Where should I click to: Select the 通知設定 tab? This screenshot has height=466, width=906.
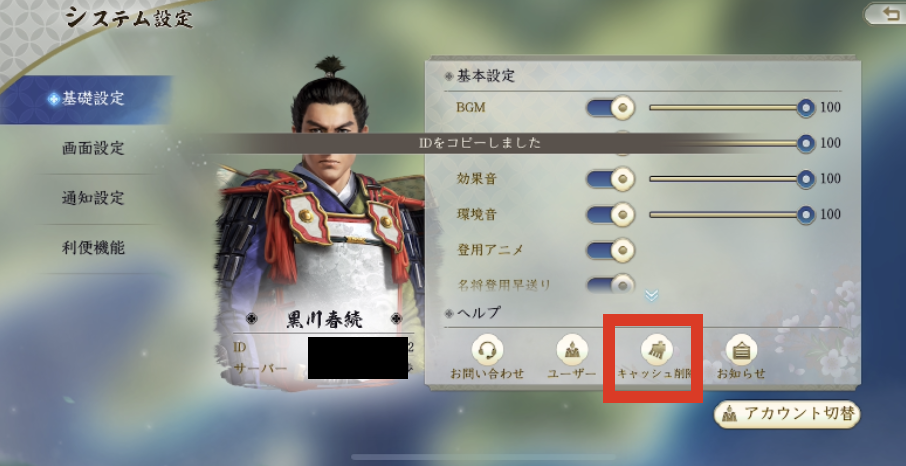pyautogui.click(x=93, y=198)
